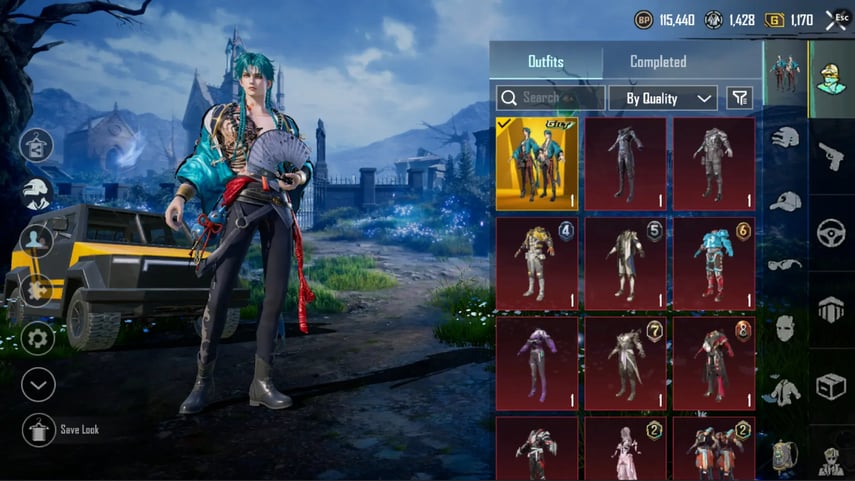Open the gear settings icon
The height and width of the screenshot is (481, 855).
pos(38,338)
